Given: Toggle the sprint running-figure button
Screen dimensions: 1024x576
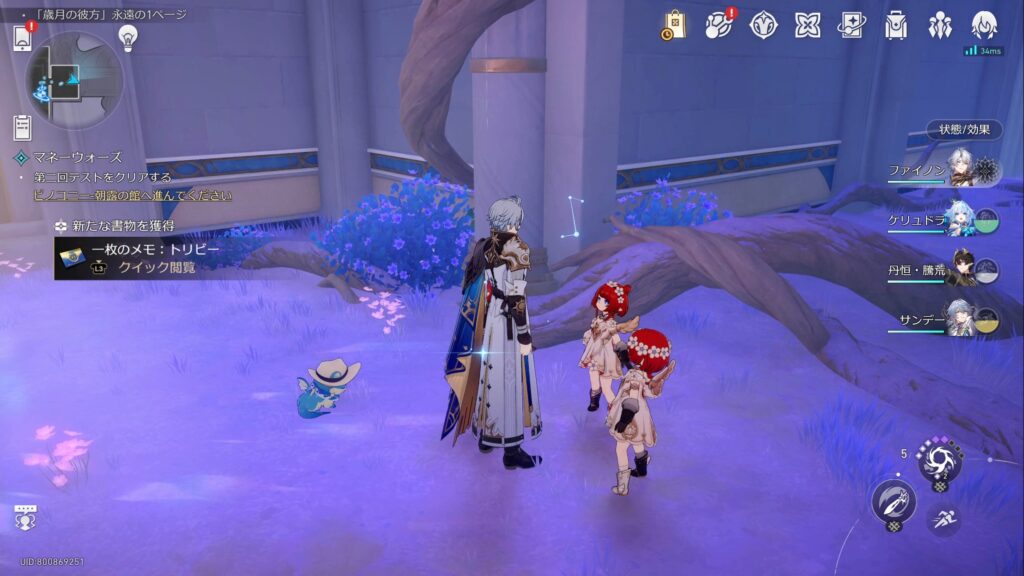Looking at the screenshot, I should tap(943, 518).
